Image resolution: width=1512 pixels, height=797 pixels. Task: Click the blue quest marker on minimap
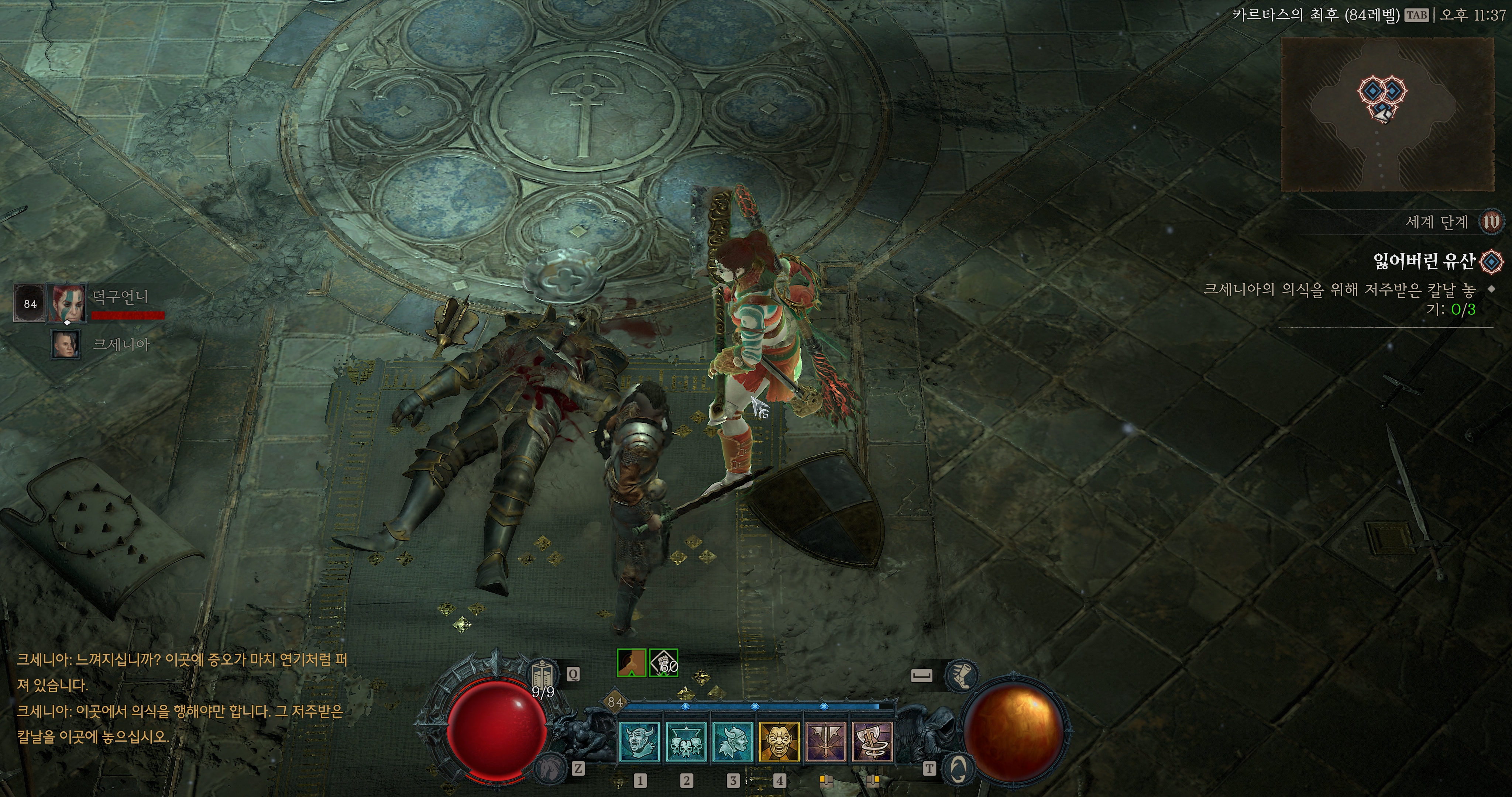pyautogui.click(x=1372, y=91)
